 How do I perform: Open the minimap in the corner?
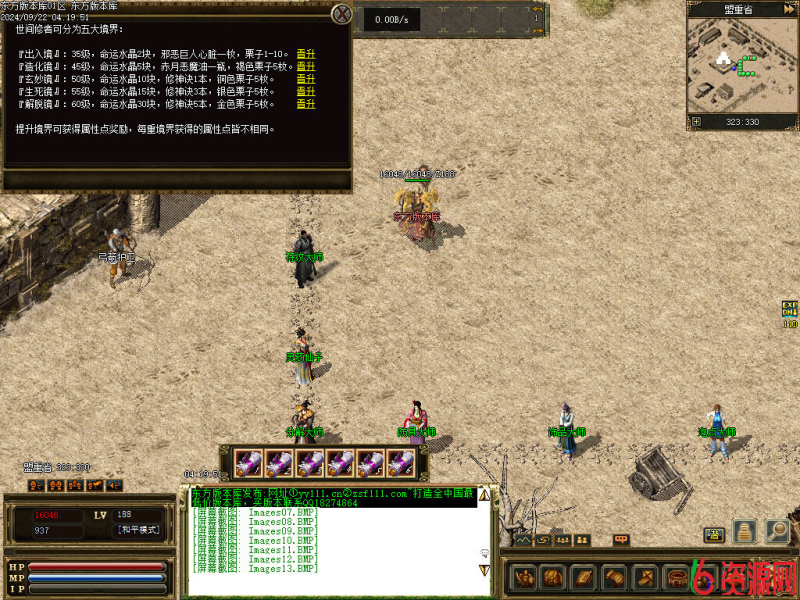click(x=741, y=66)
